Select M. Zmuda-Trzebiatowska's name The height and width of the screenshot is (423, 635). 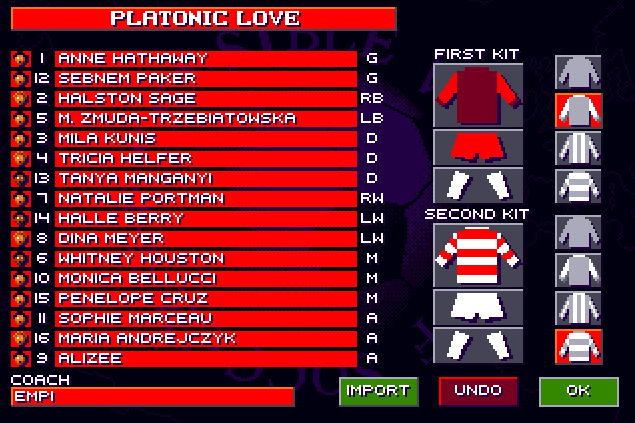205,119
